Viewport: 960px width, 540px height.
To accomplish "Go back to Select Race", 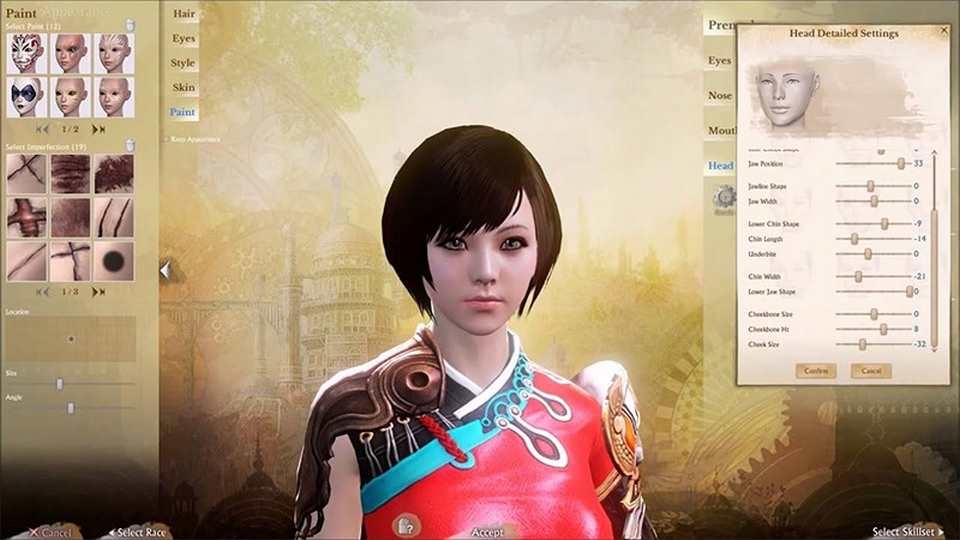I will coord(140,532).
